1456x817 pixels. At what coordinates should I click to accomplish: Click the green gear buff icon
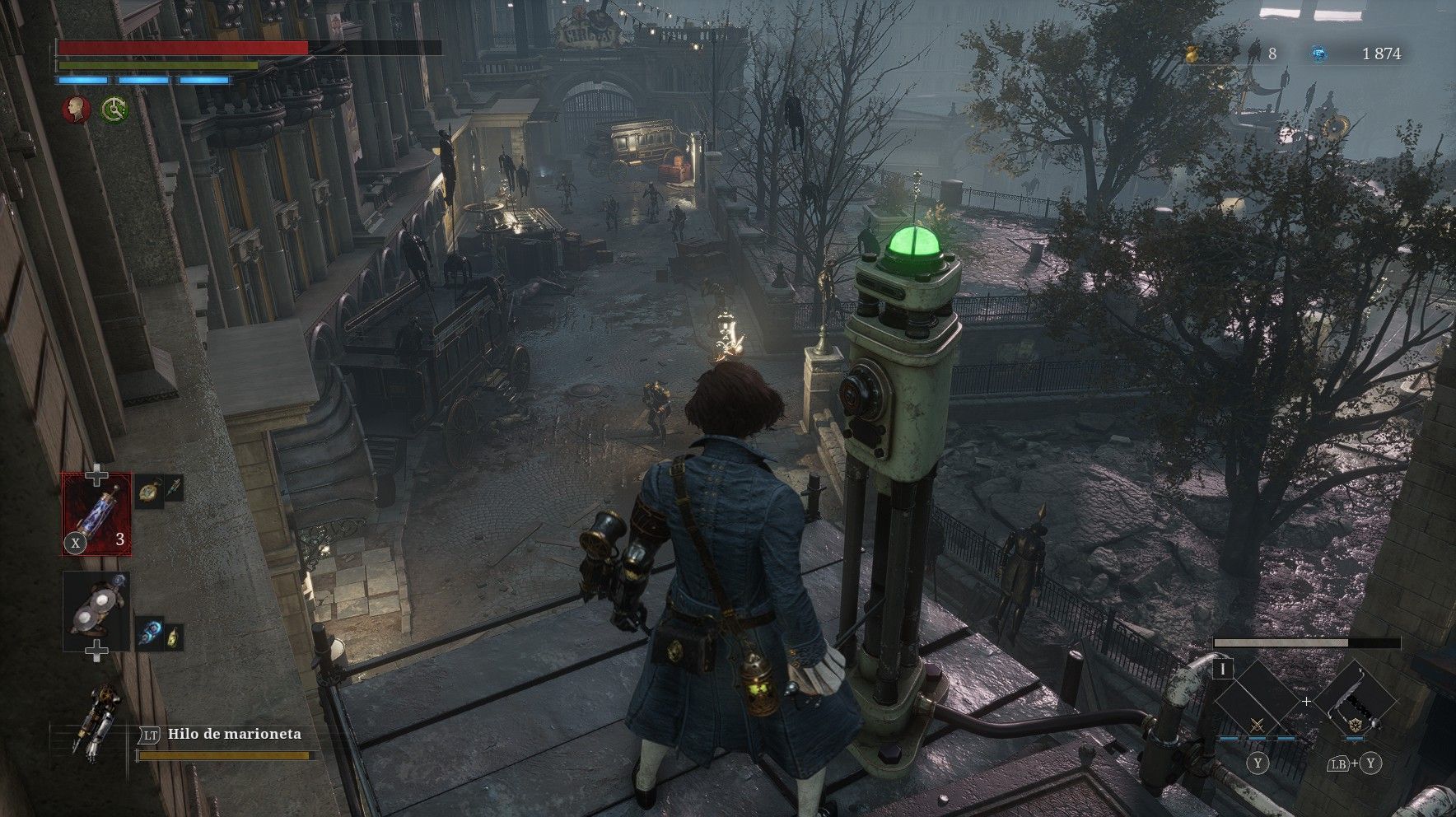pos(114,110)
